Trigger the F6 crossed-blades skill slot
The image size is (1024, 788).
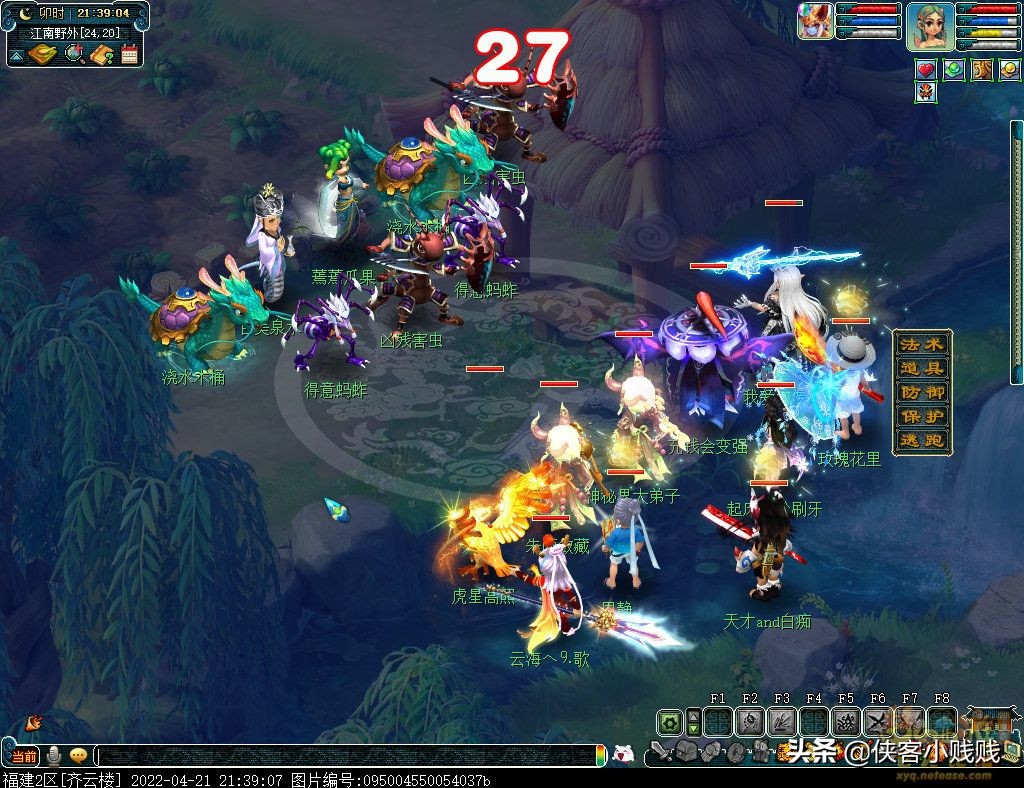point(878,722)
